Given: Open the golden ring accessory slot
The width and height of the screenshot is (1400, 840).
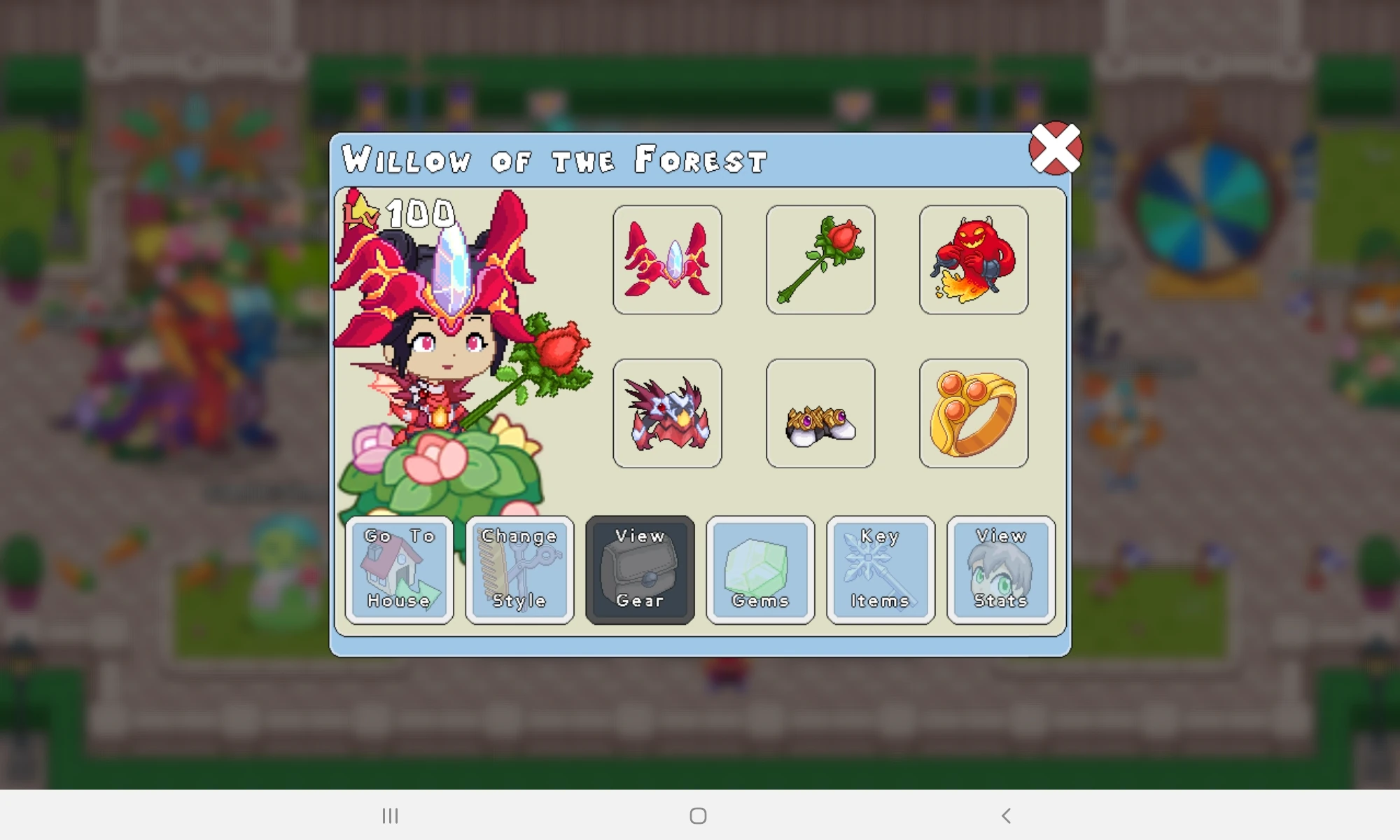Looking at the screenshot, I should pos(974,412).
